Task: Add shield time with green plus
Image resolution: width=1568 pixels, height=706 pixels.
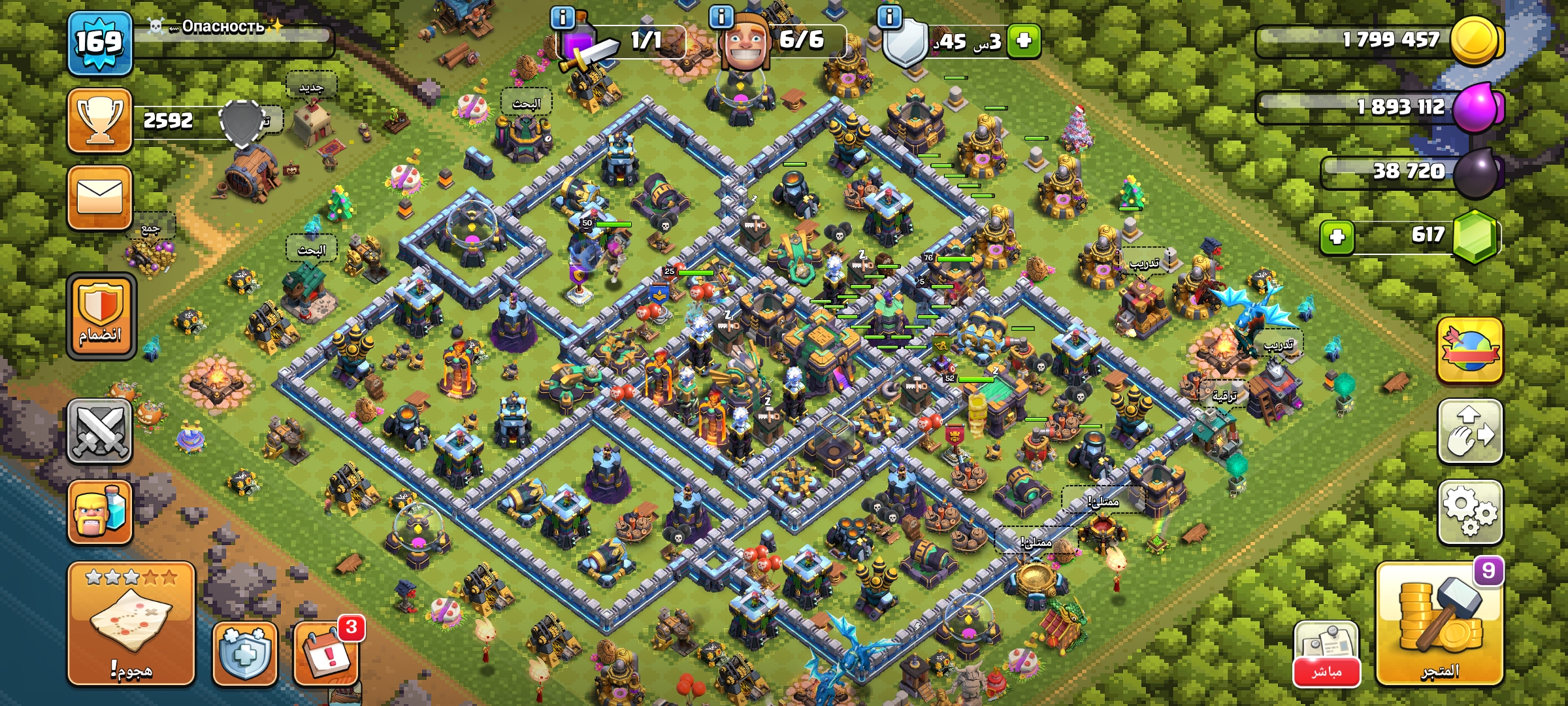Action: click(x=1024, y=41)
